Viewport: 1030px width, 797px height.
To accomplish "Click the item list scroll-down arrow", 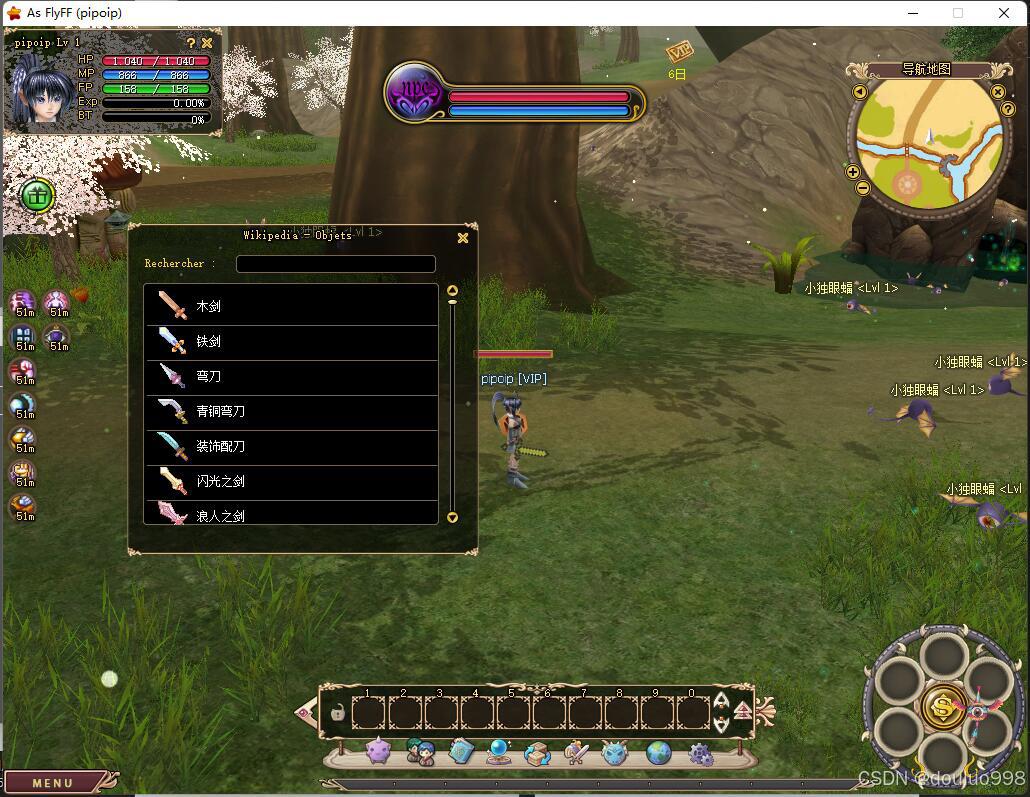I will [x=452, y=517].
